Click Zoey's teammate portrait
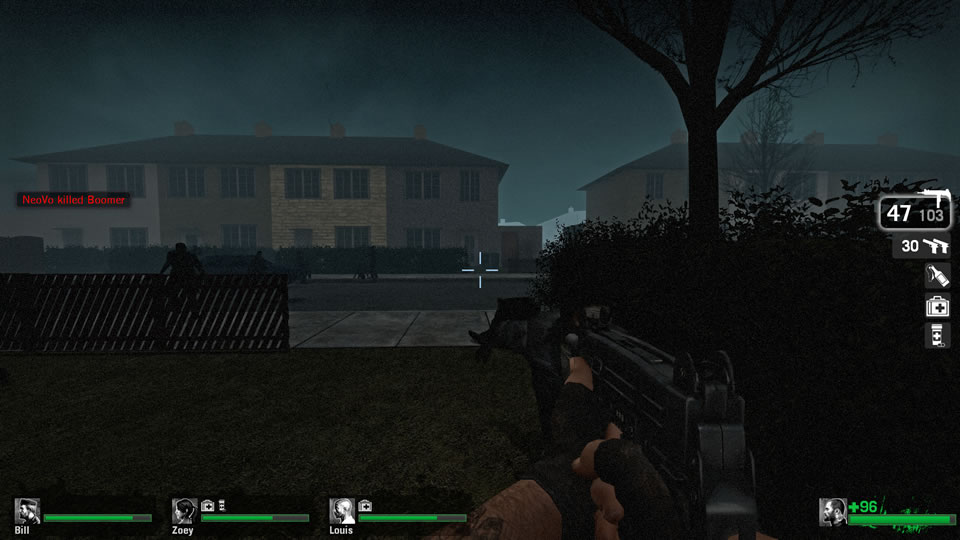Image resolution: width=960 pixels, height=540 pixels. (x=184, y=511)
